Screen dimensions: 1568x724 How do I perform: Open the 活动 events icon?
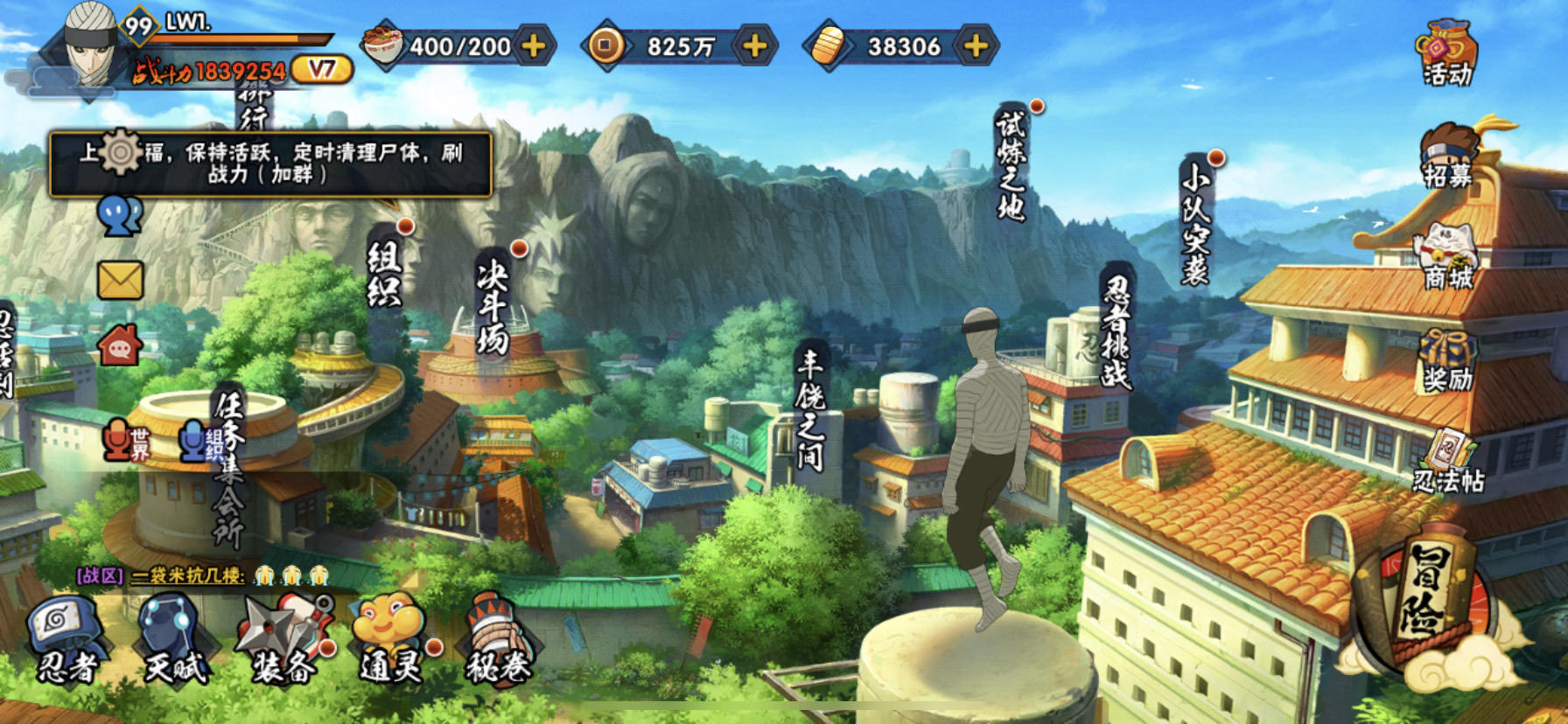[1447, 54]
